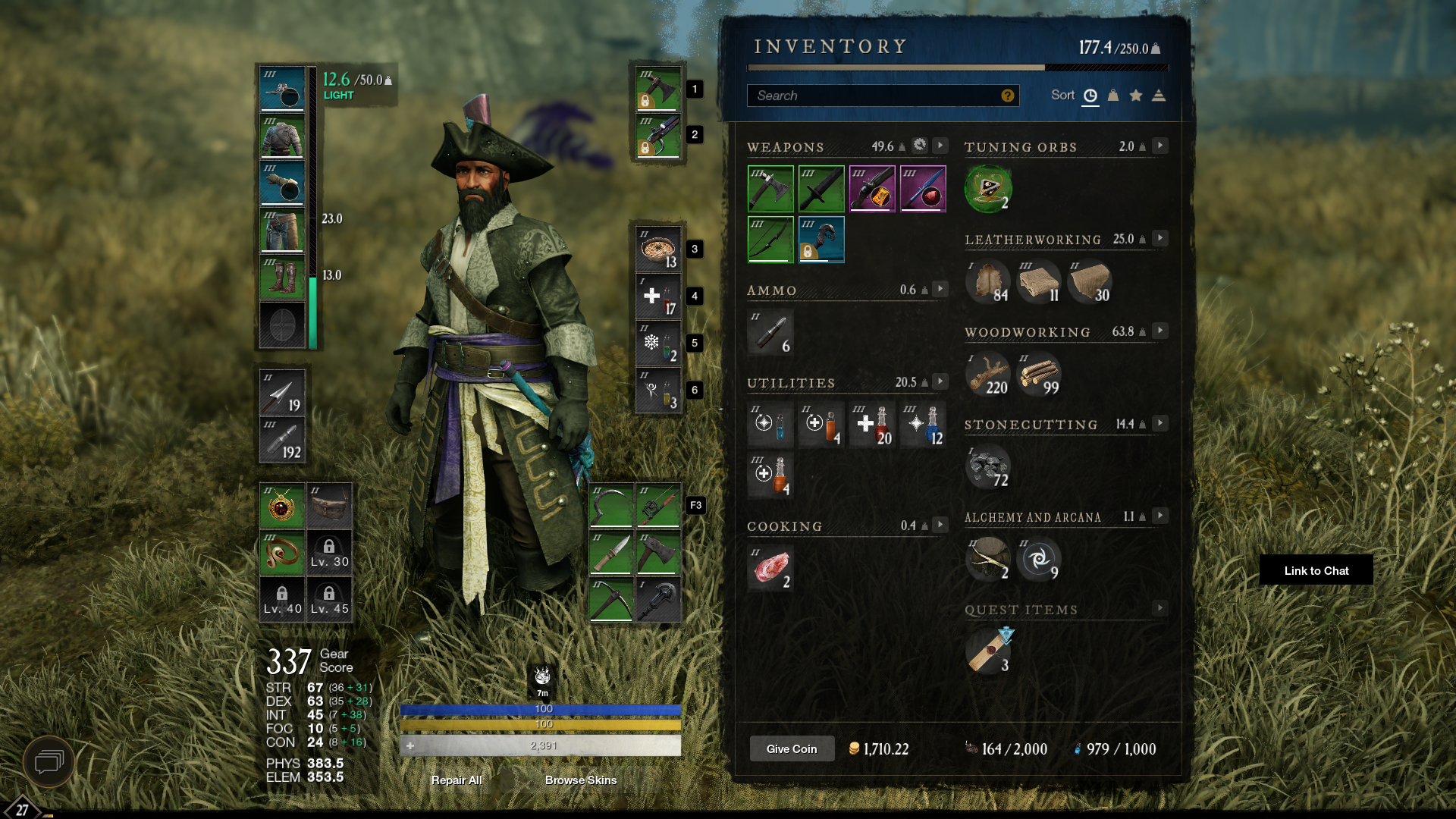The width and height of the screenshot is (1456, 819).
Task: Click the inventory Search field
Action: pyautogui.click(x=872, y=96)
